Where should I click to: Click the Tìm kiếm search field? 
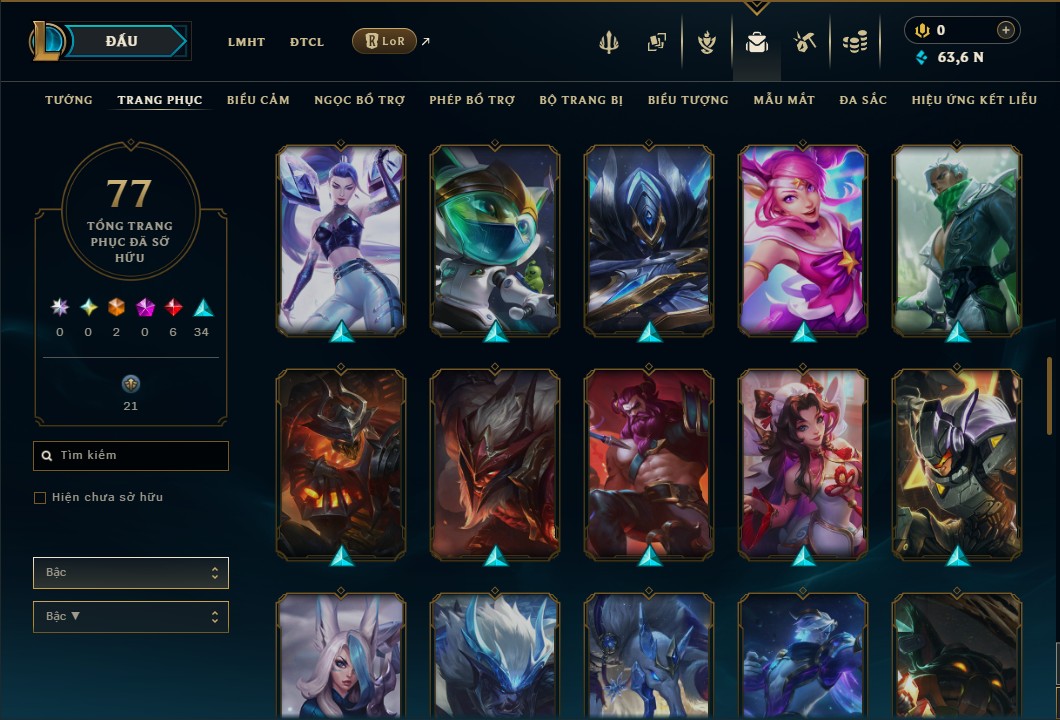131,456
